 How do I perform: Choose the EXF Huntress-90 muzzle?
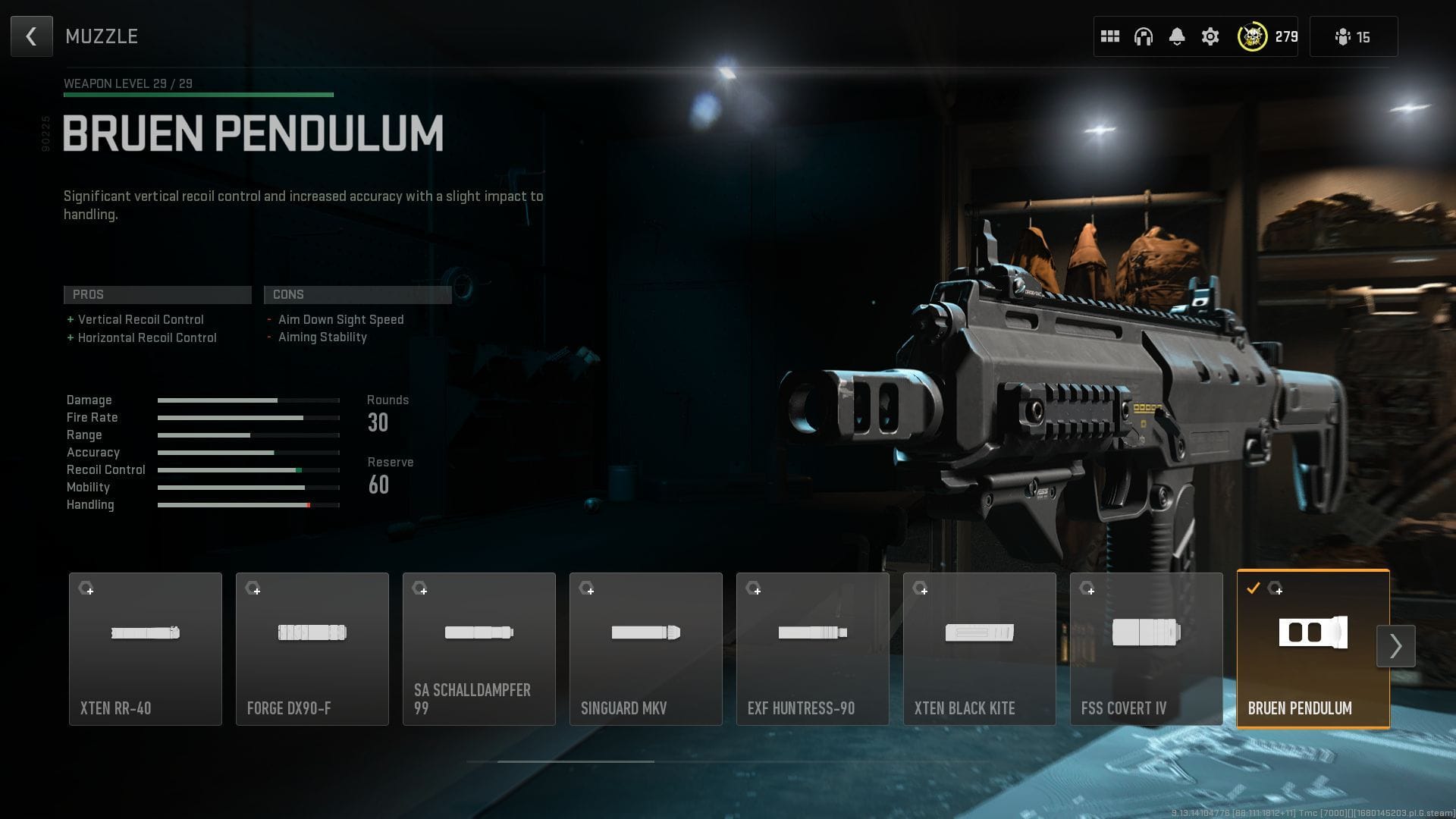pyautogui.click(x=813, y=649)
